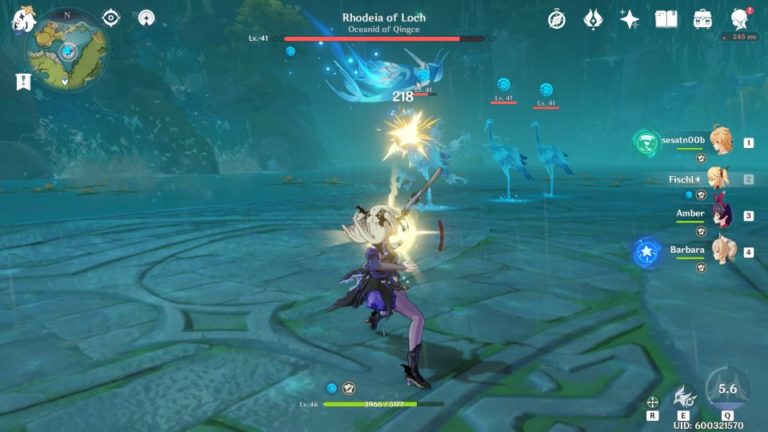Select Fischl in the party list
This screenshot has width=768, height=432.
click(718, 179)
